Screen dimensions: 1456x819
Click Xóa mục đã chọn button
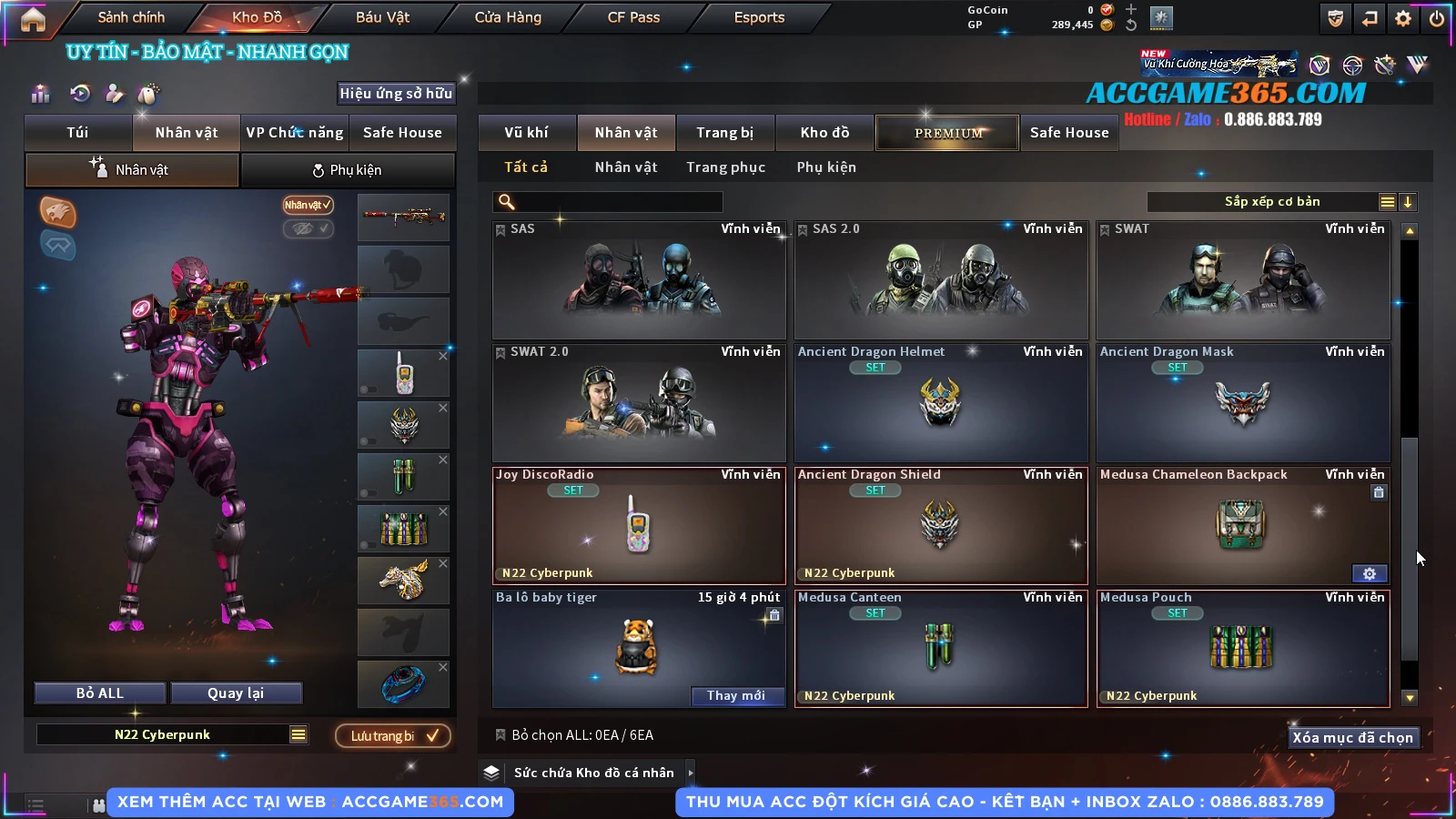coord(1352,738)
